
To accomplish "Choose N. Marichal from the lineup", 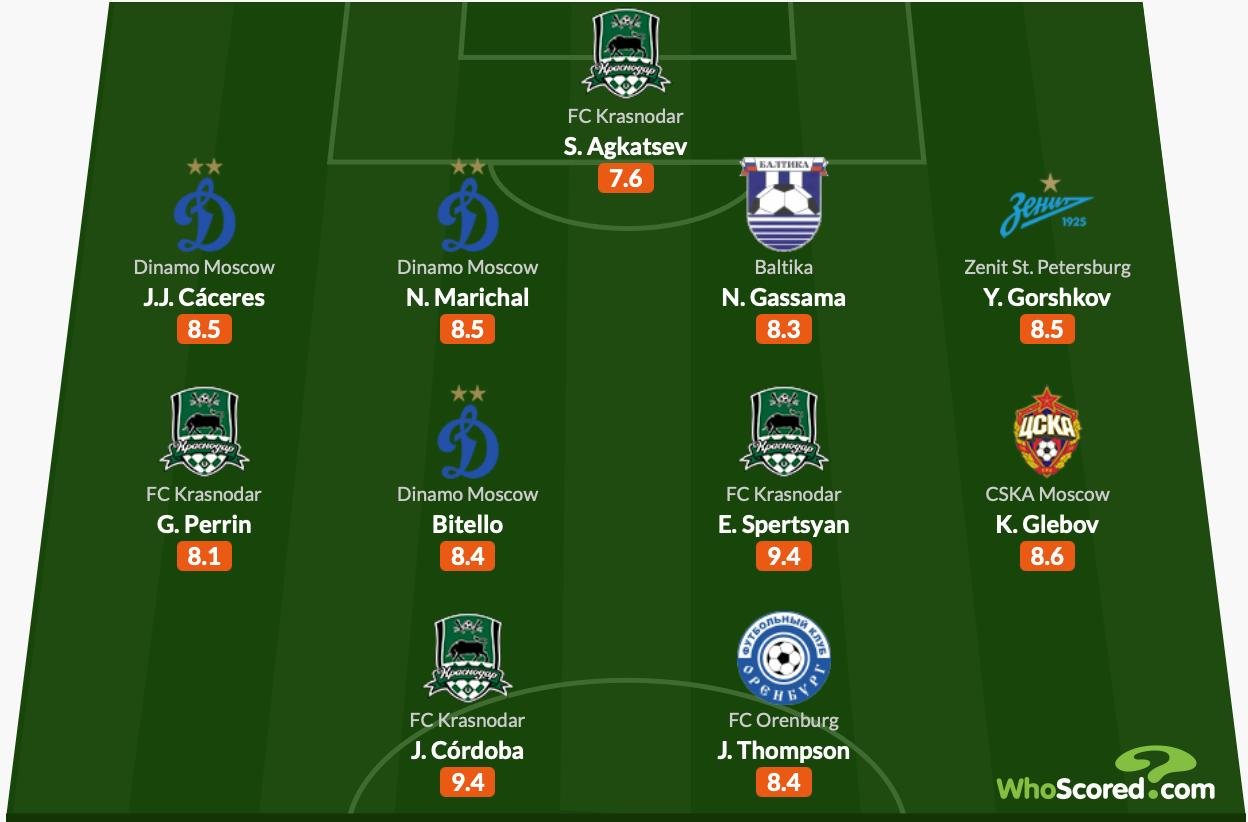I will pyautogui.click(x=467, y=297).
